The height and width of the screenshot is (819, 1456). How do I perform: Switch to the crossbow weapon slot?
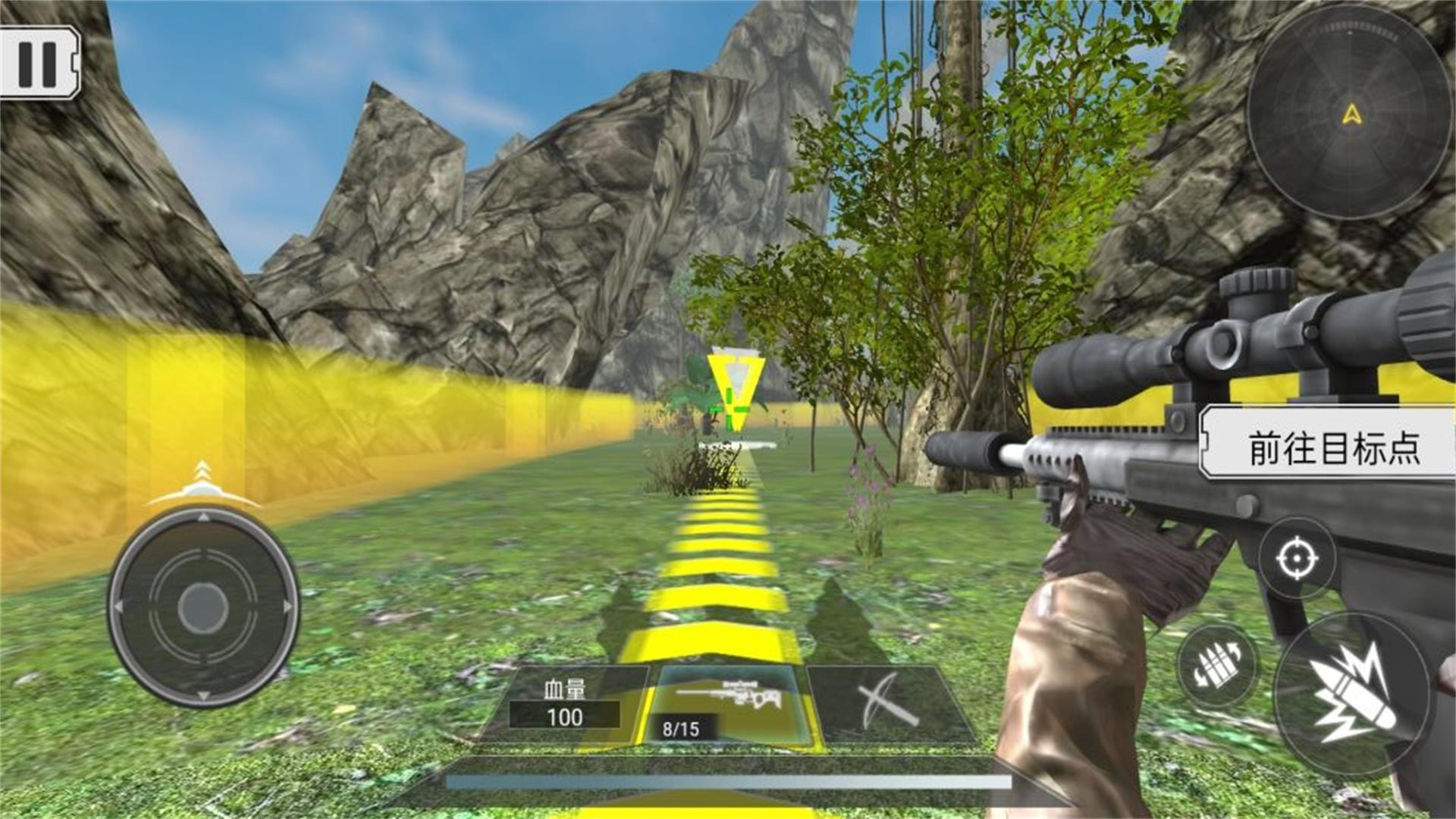(887, 704)
